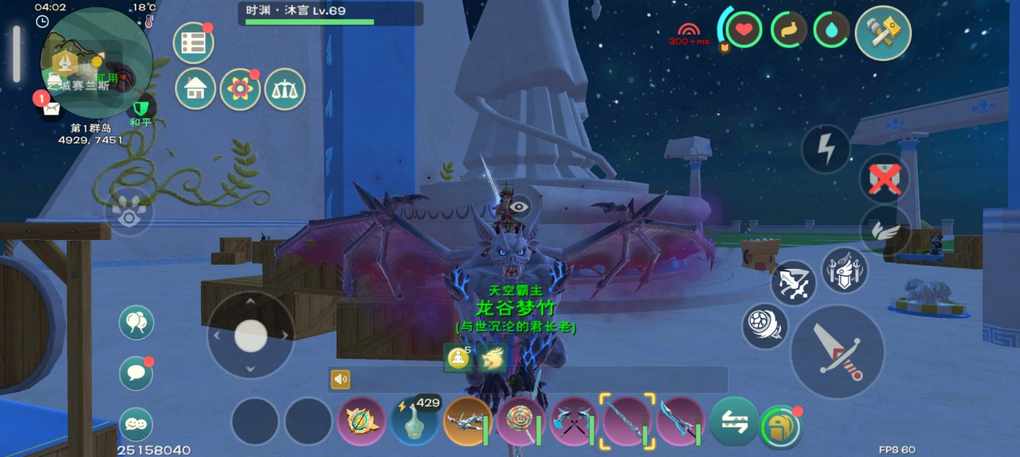Open the golden backpack inventory

pyautogui.click(x=781, y=425)
